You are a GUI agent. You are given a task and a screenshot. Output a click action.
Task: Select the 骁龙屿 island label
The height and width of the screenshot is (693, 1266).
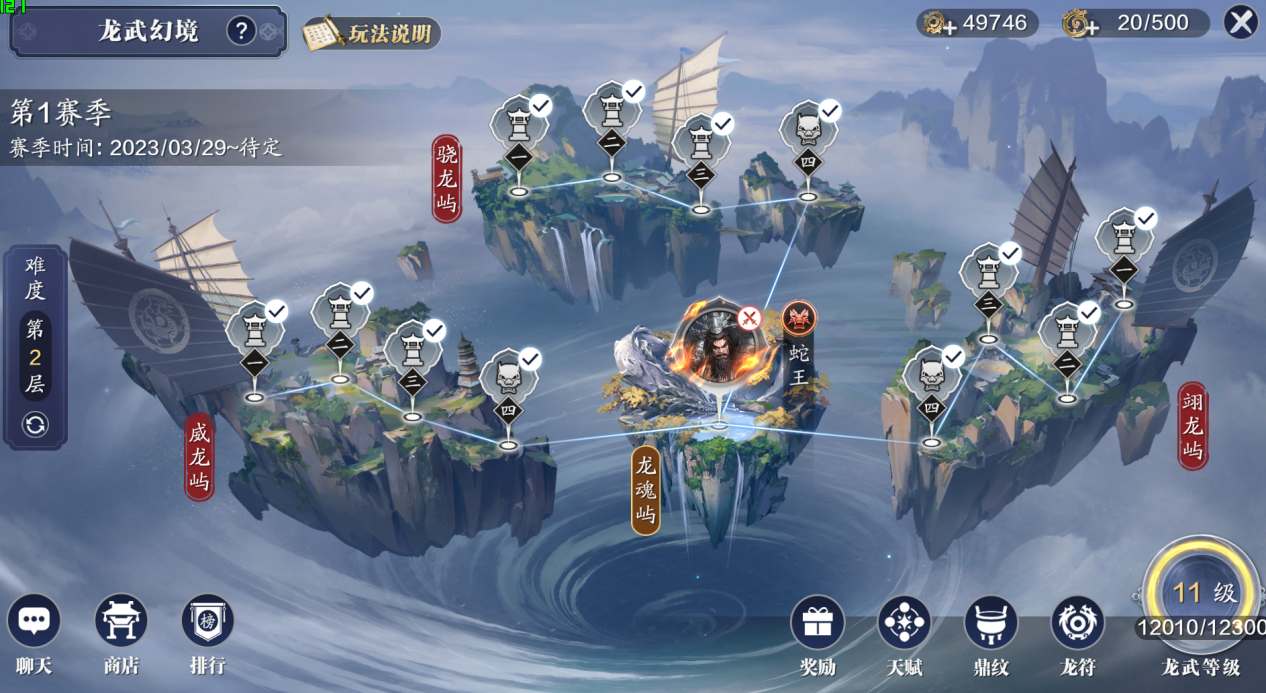[x=446, y=179]
